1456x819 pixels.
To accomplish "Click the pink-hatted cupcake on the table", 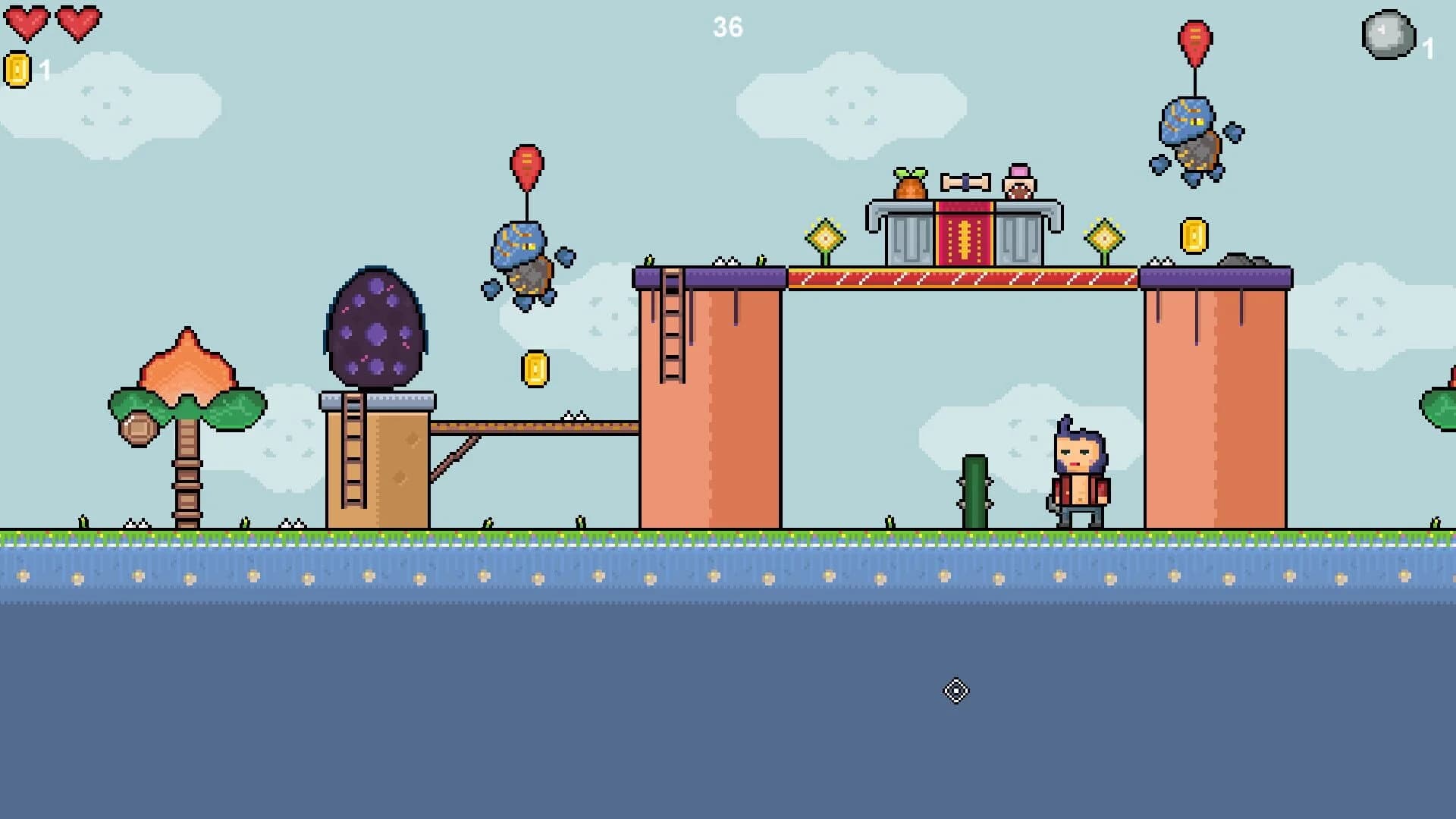I will tap(1018, 182).
